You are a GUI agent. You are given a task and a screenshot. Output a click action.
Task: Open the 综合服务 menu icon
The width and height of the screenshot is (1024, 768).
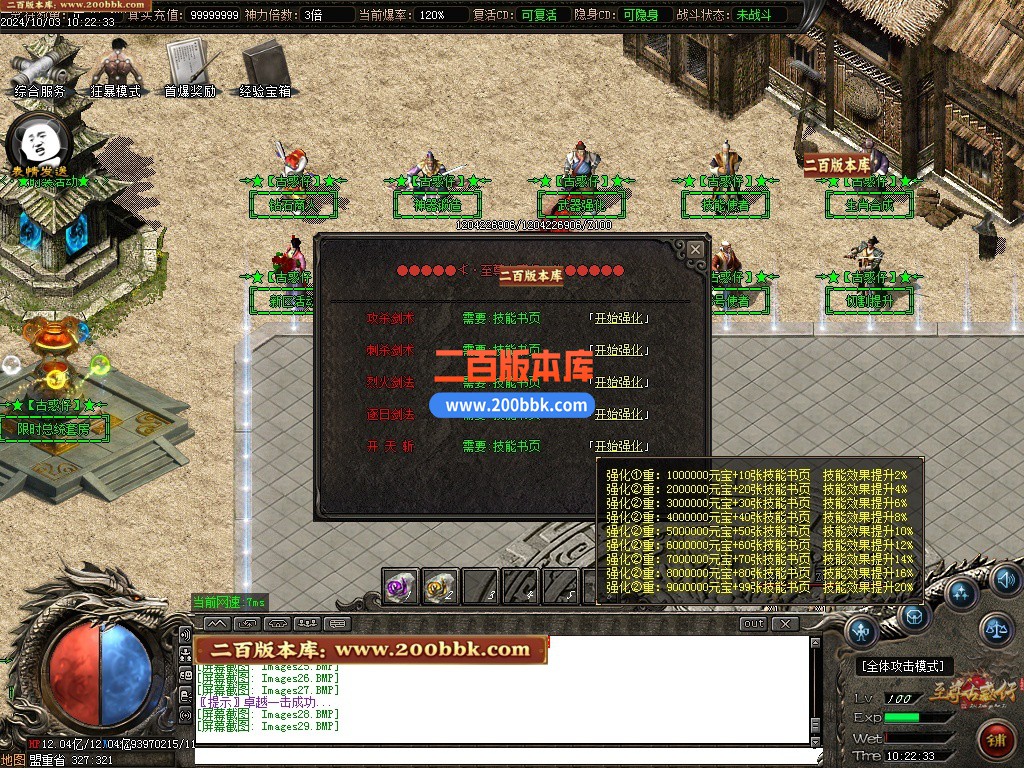coord(40,70)
